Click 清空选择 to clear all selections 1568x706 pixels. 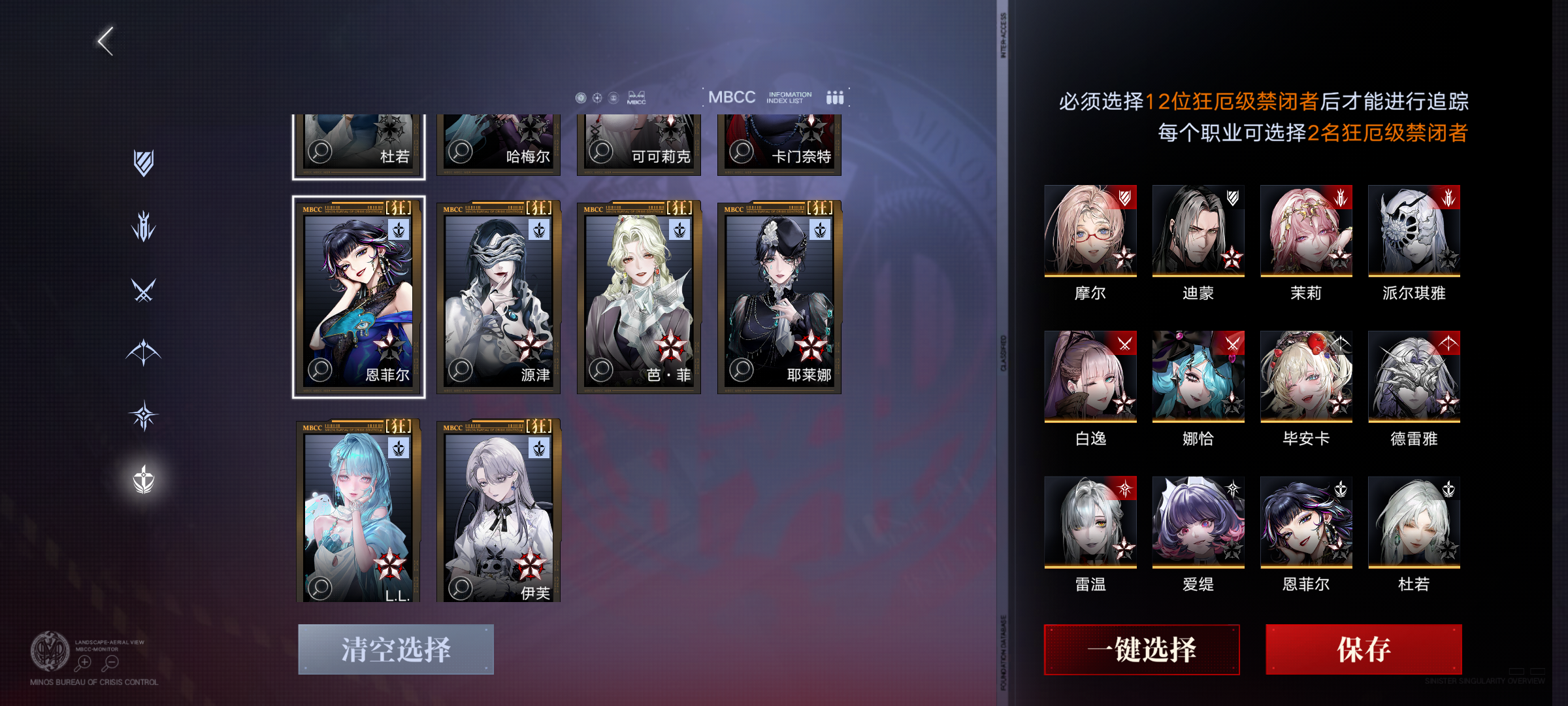coord(397,648)
